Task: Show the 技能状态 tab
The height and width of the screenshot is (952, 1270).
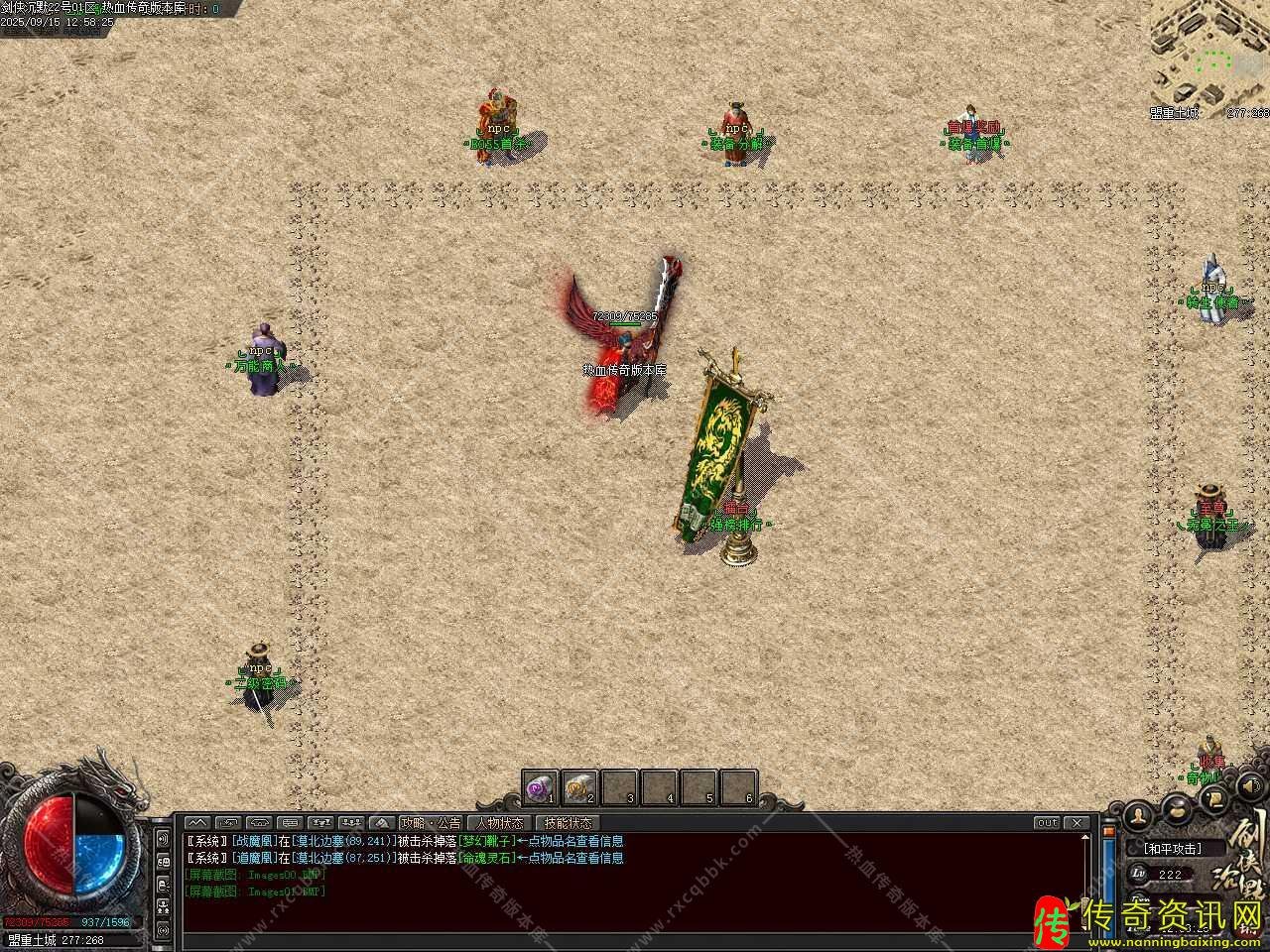Action: [569, 823]
